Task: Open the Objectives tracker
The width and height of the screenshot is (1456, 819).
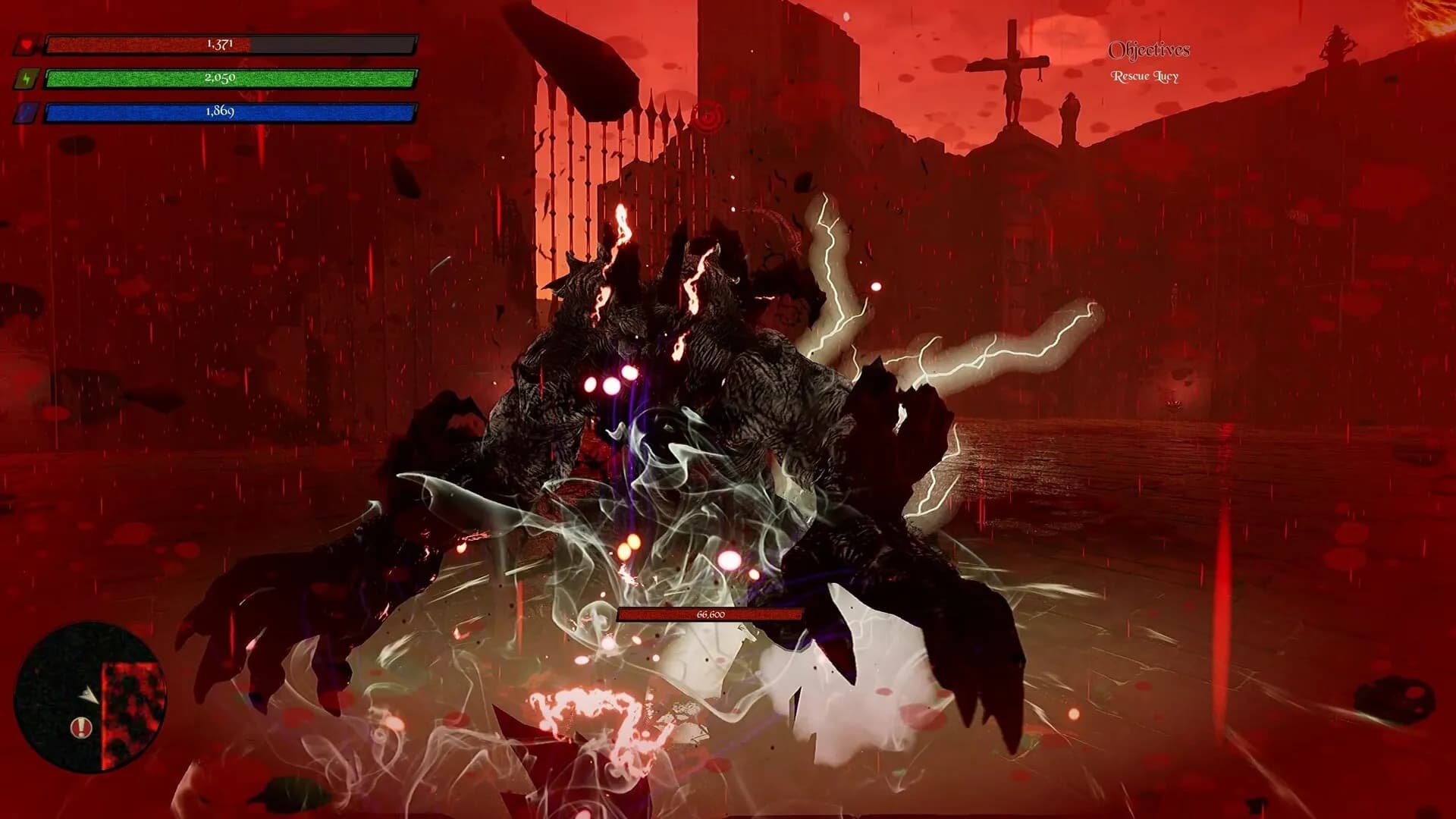Action: (1148, 51)
